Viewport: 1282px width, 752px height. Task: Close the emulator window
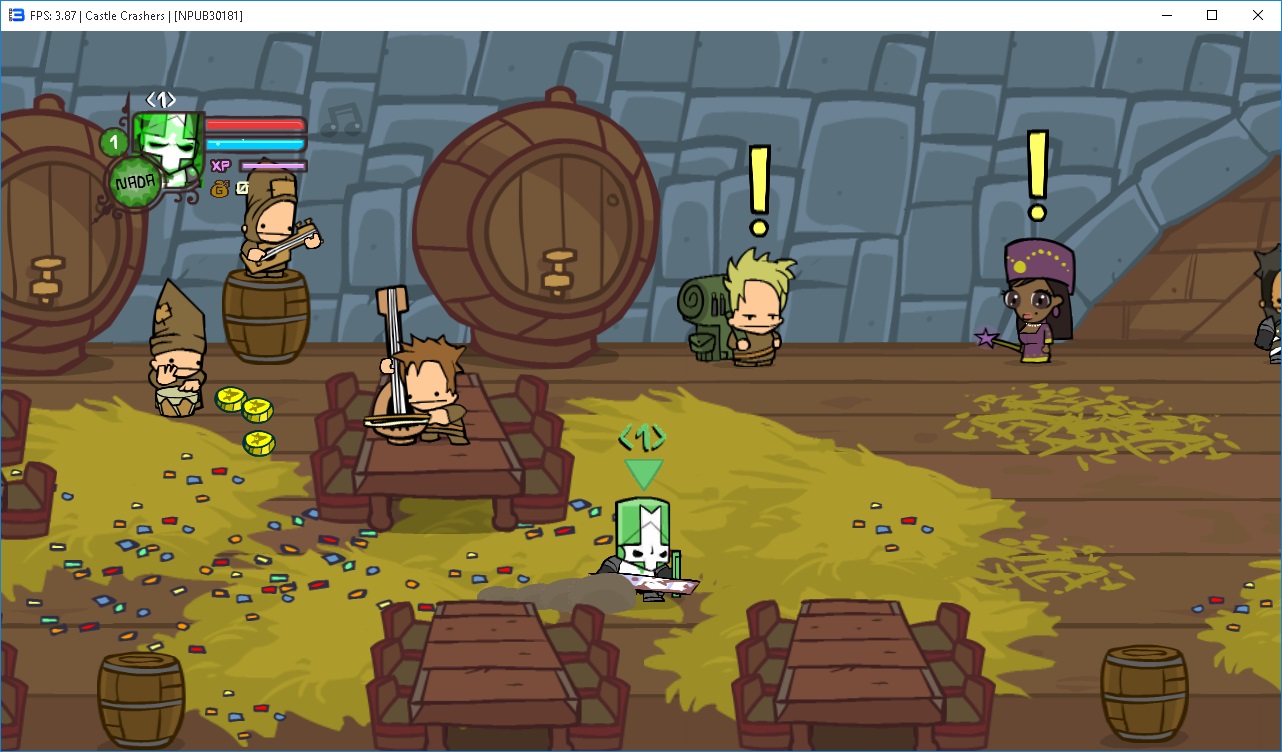point(1258,15)
